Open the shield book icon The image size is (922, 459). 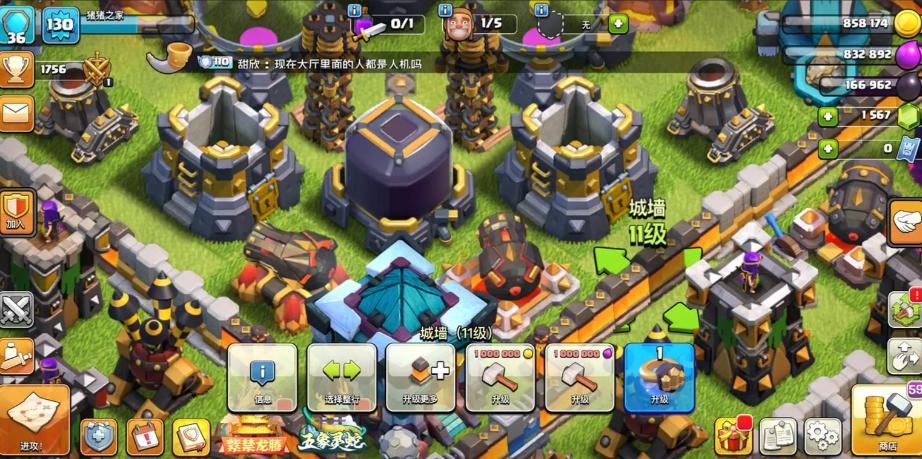click(191, 437)
